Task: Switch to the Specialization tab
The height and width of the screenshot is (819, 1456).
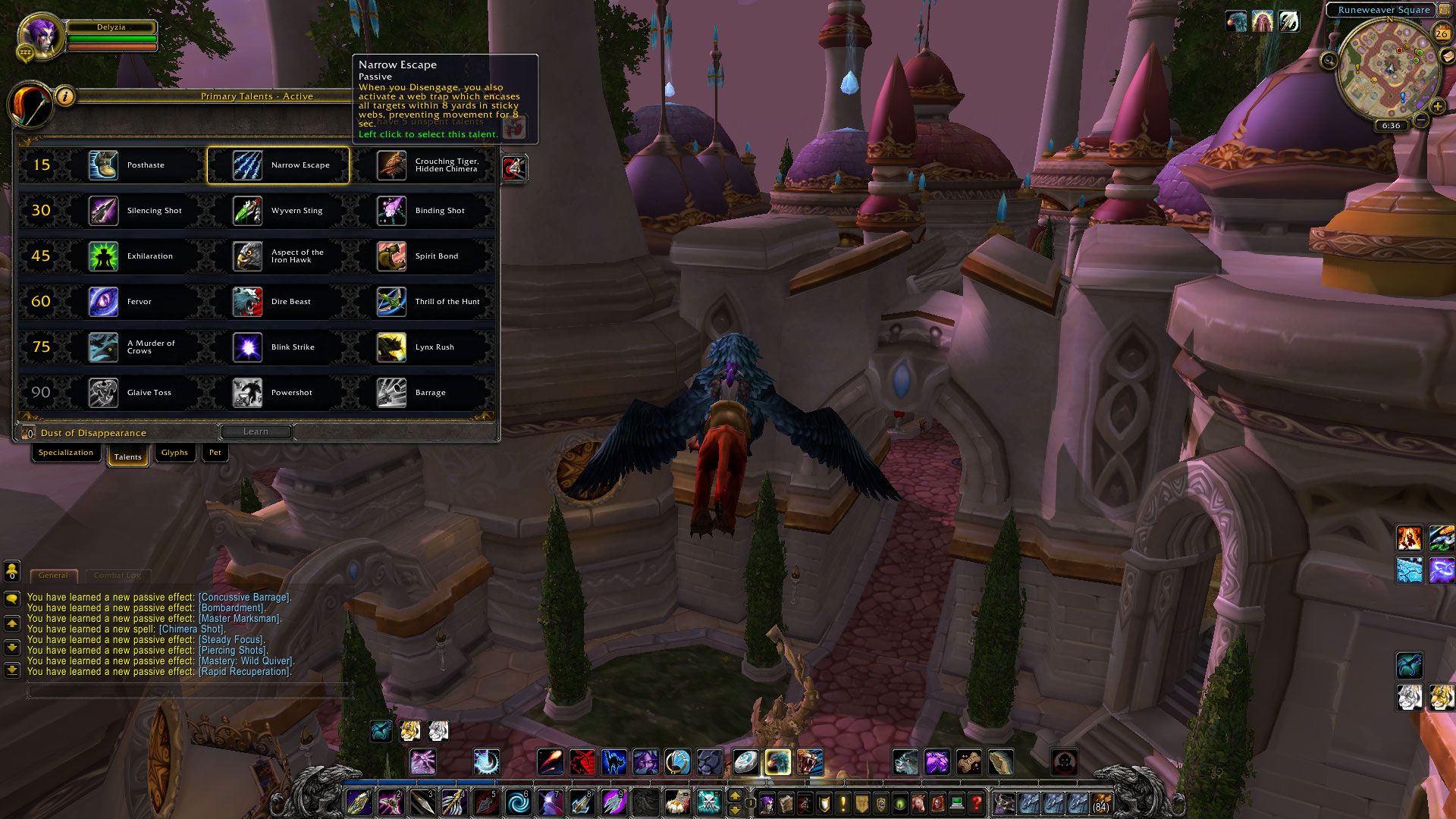Action: click(66, 453)
